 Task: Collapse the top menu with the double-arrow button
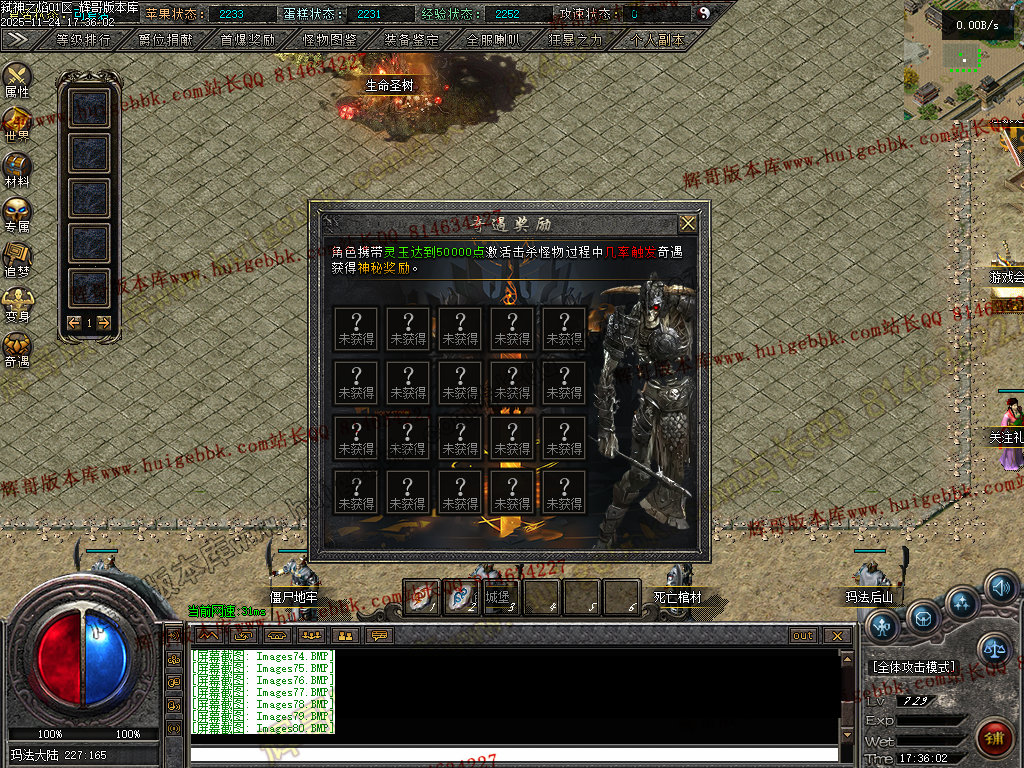[x=17, y=39]
